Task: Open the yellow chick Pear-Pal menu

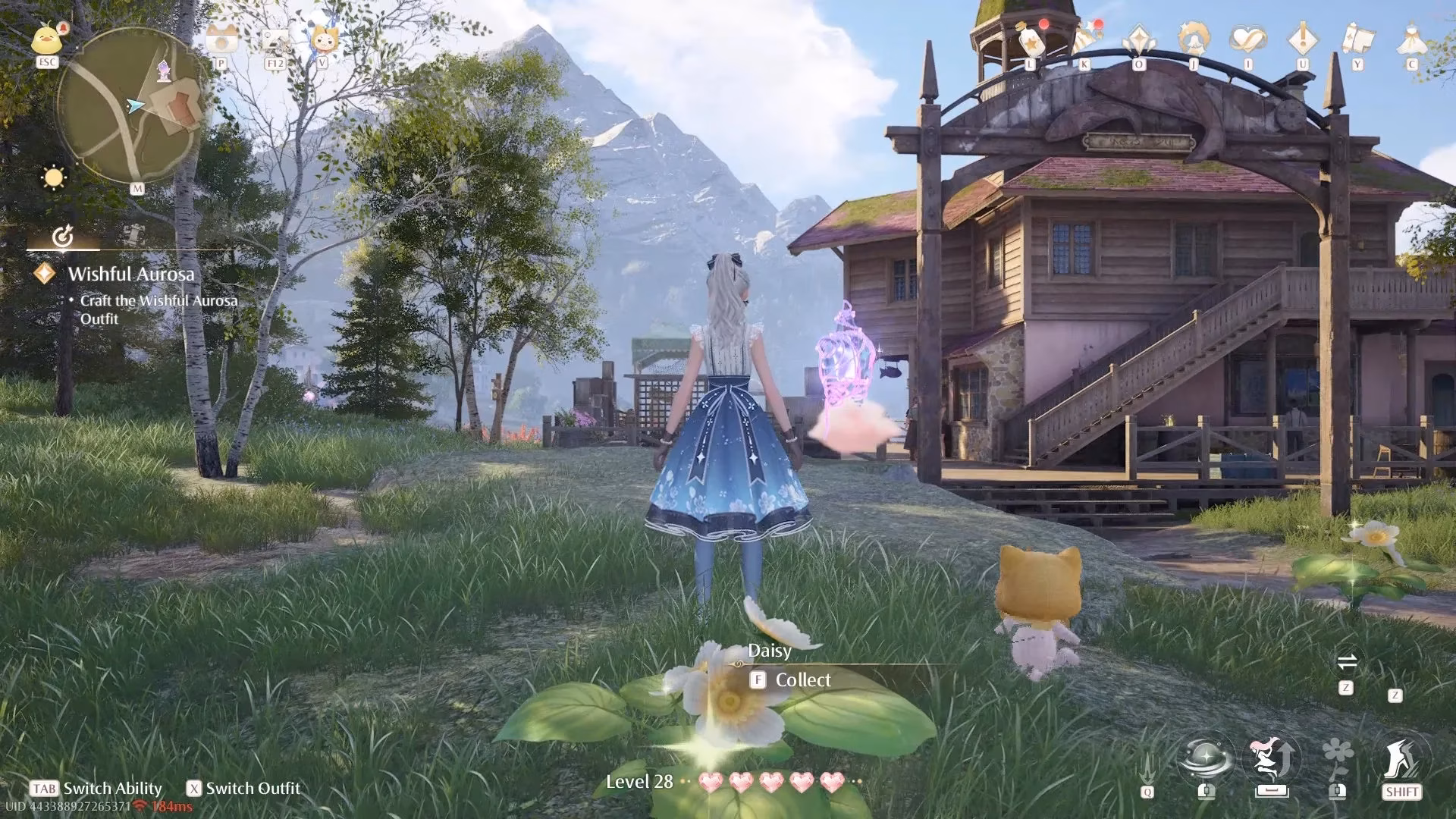Action: click(47, 39)
